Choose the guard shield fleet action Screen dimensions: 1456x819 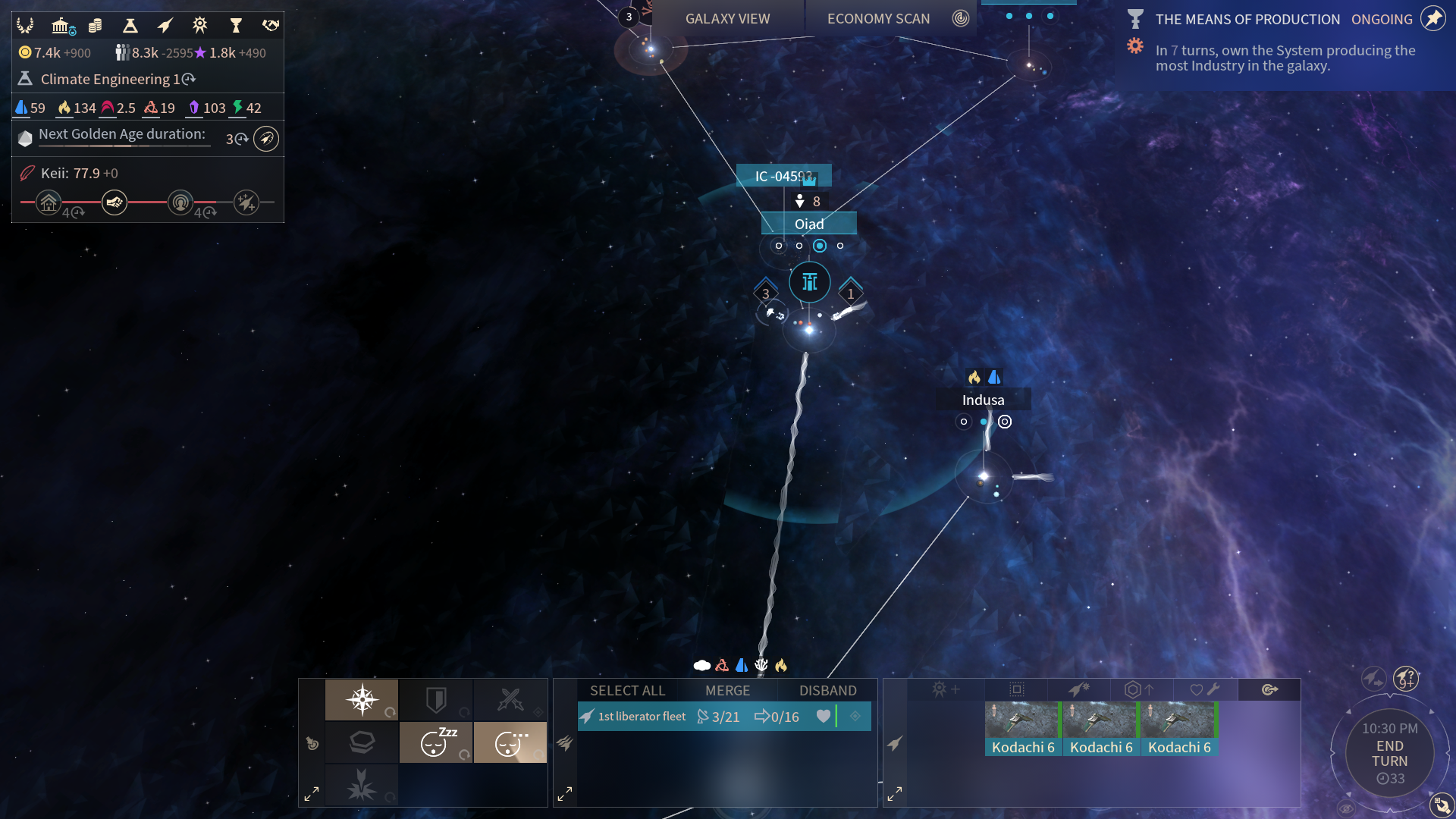(436, 700)
